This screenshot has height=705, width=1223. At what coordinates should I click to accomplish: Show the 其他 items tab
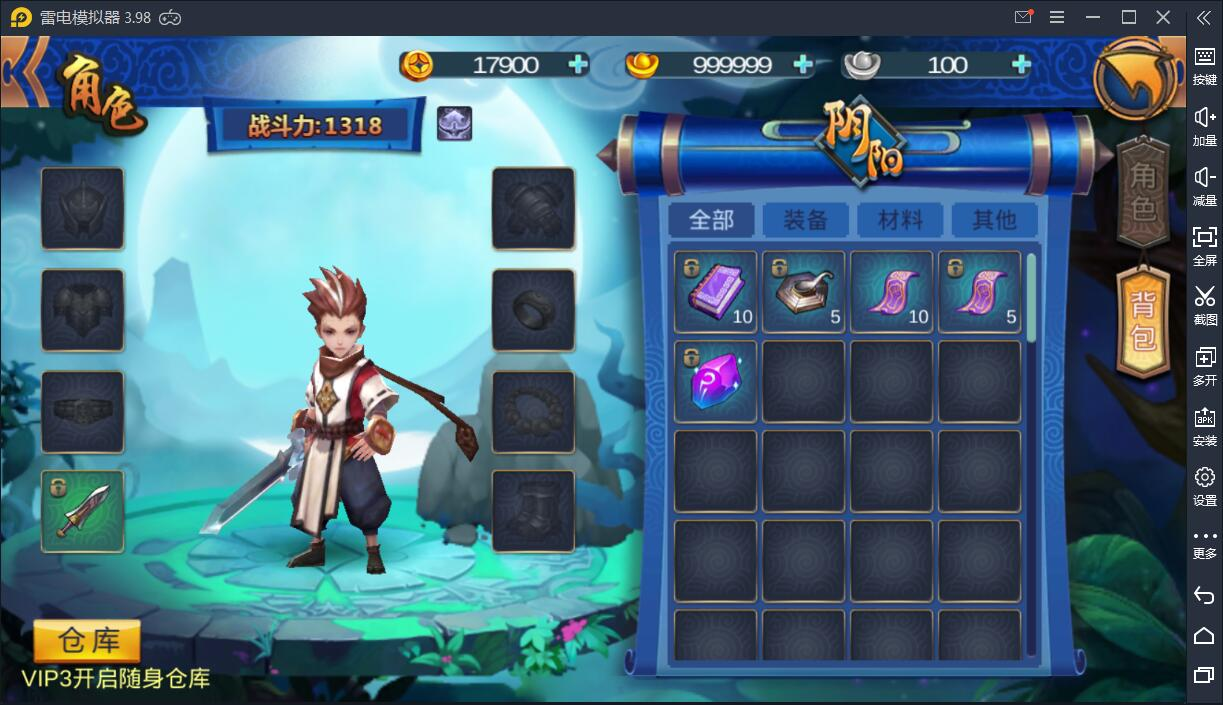point(993,220)
